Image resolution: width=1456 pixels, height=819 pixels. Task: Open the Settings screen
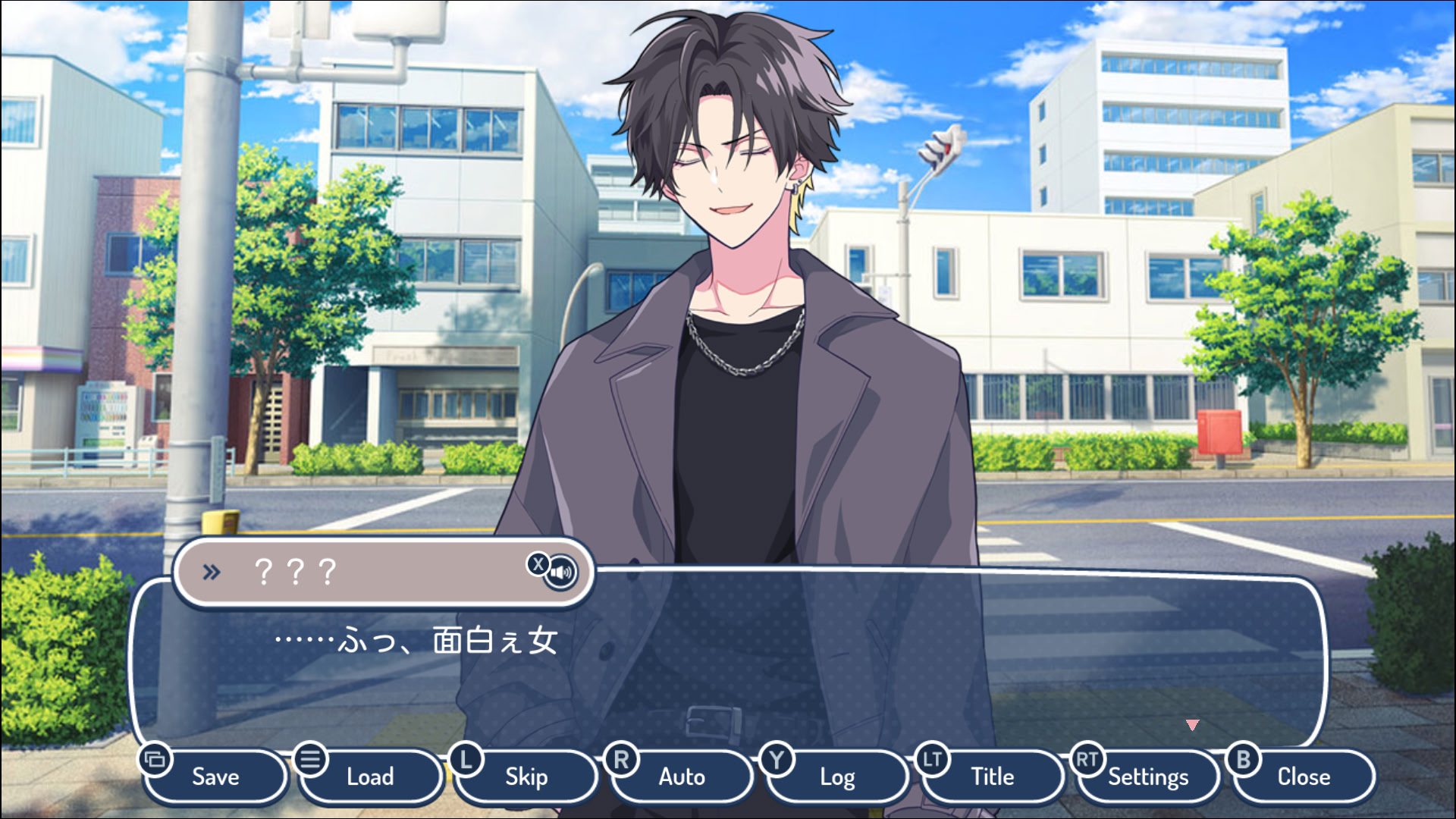click(x=1148, y=777)
